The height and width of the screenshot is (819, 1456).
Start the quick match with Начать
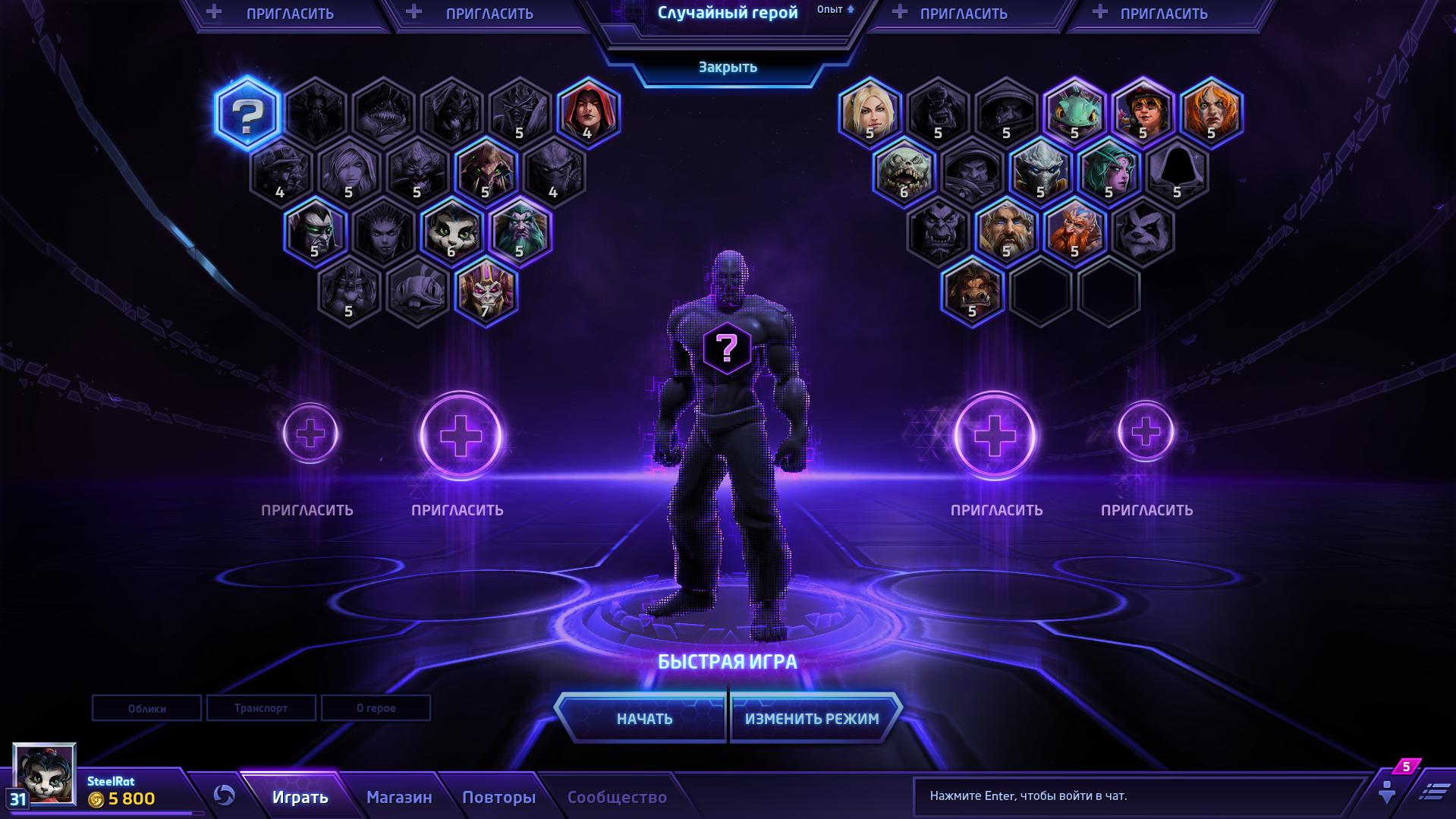click(x=643, y=718)
